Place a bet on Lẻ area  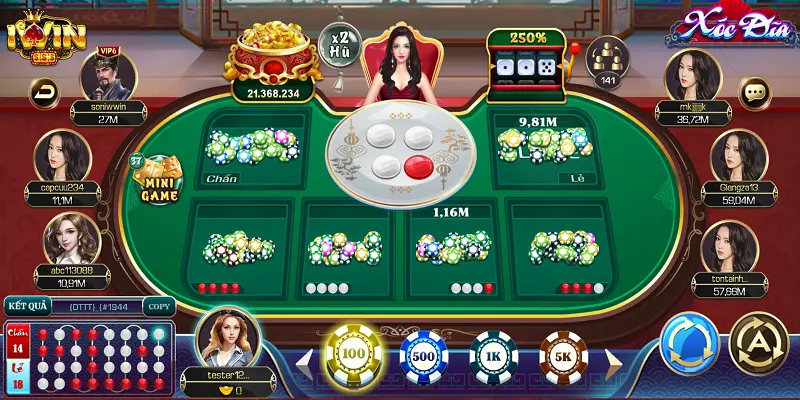(543, 150)
